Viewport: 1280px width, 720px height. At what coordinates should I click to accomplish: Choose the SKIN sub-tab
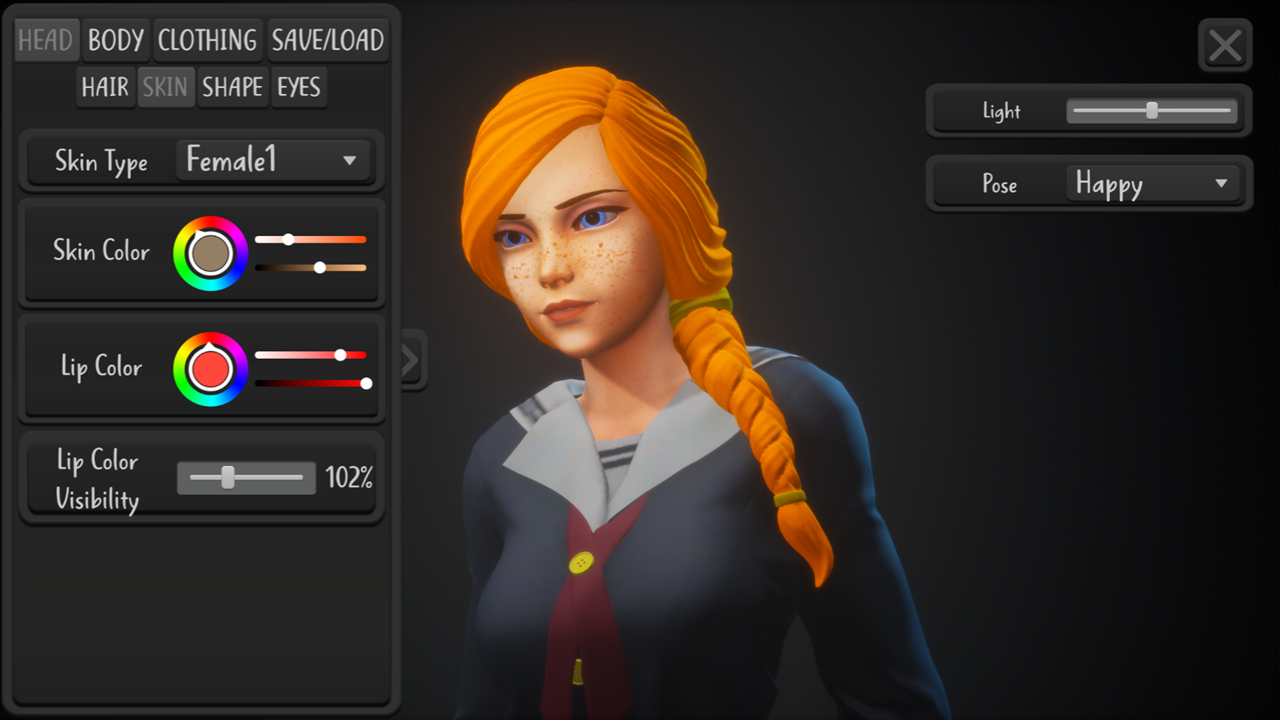coord(165,88)
